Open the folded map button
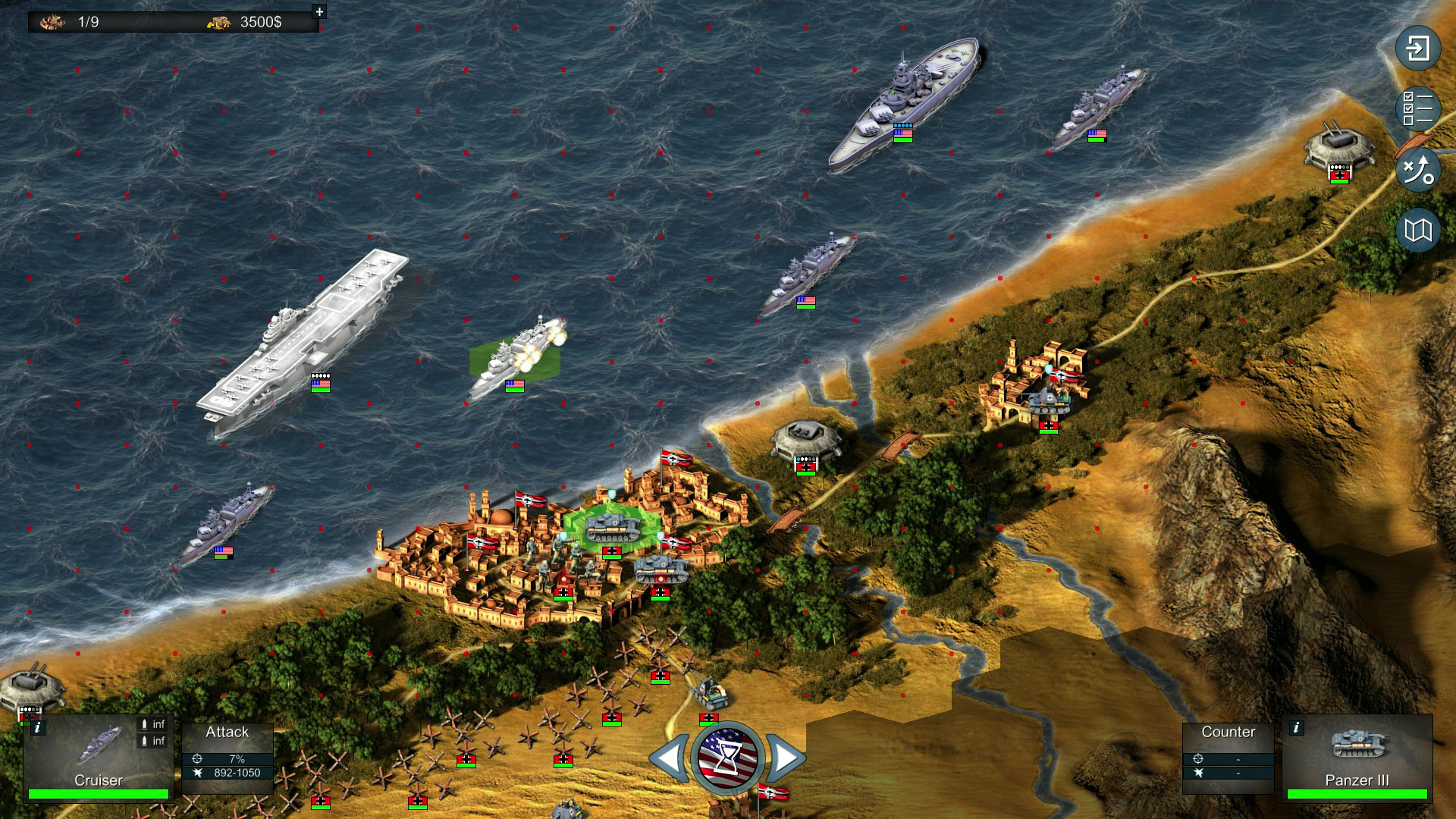The height and width of the screenshot is (819, 1456). click(1417, 230)
